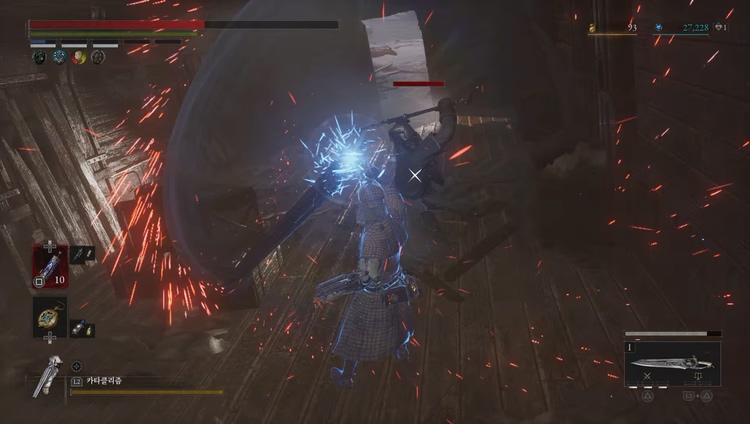Click the green status buff icon

pyautogui.click(x=39, y=58)
